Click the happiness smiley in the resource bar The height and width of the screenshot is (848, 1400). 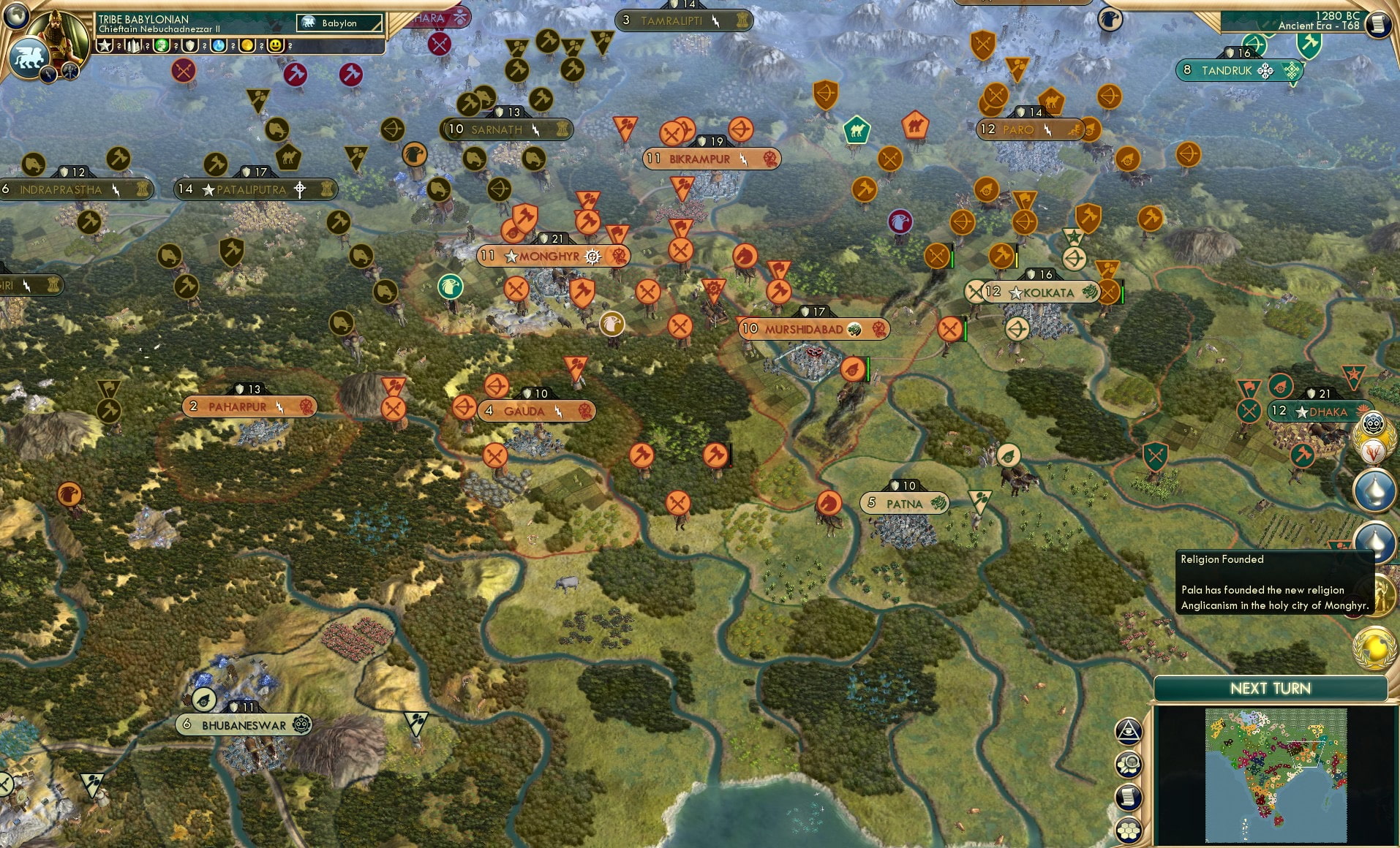(x=276, y=45)
